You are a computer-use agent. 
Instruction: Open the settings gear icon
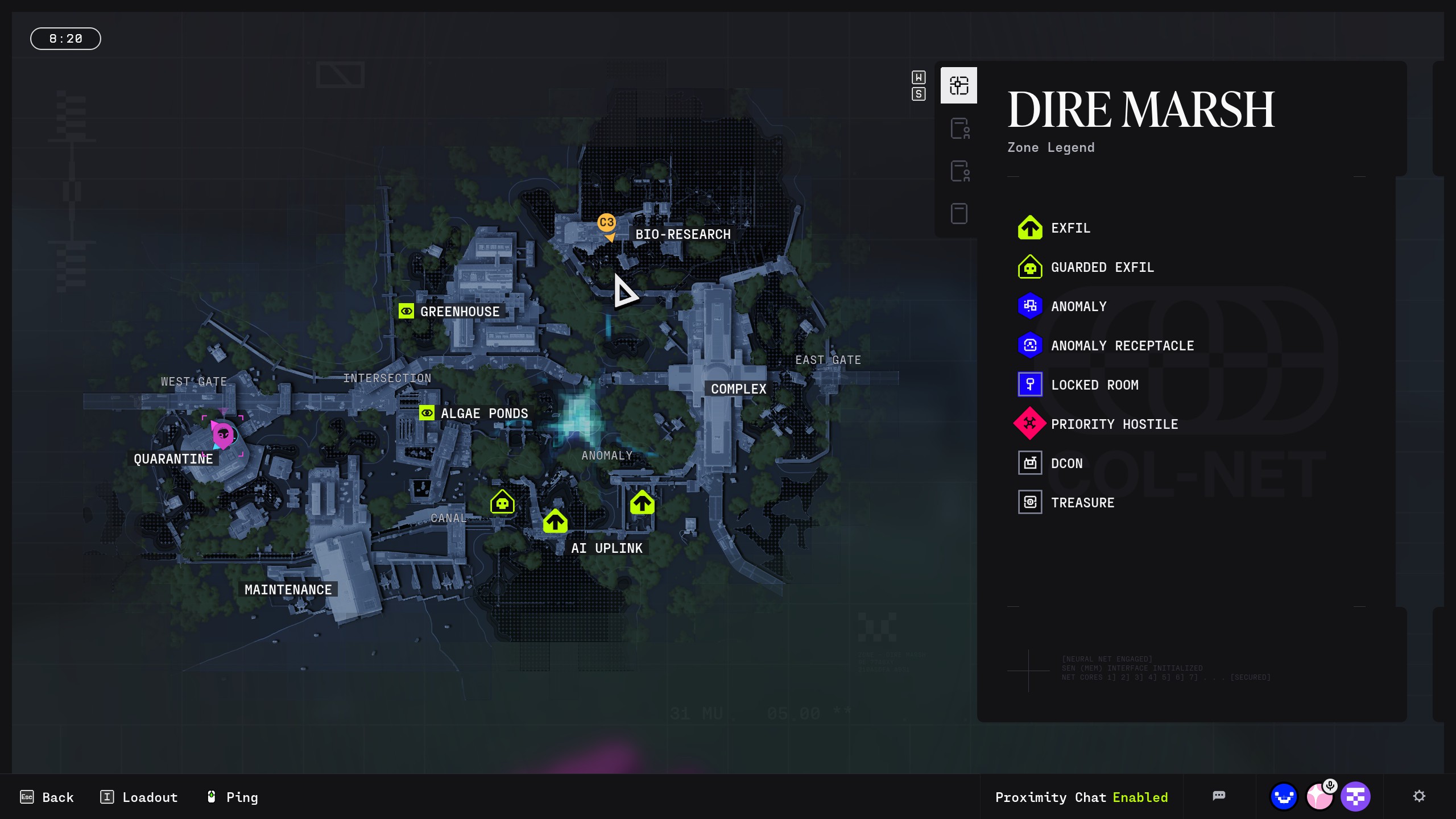tap(1419, 796)
